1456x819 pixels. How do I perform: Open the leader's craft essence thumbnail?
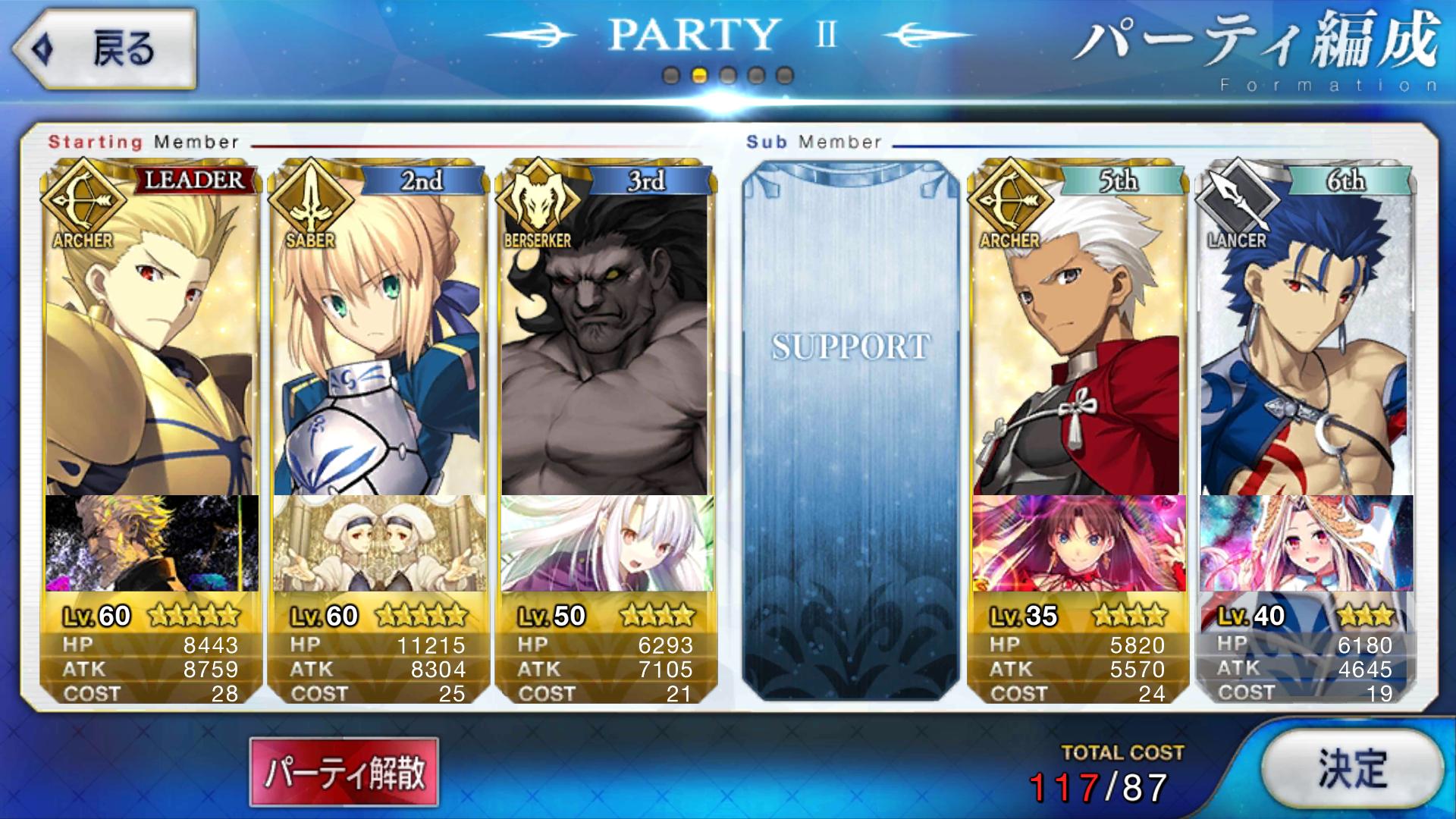click(x=152, y=543)
